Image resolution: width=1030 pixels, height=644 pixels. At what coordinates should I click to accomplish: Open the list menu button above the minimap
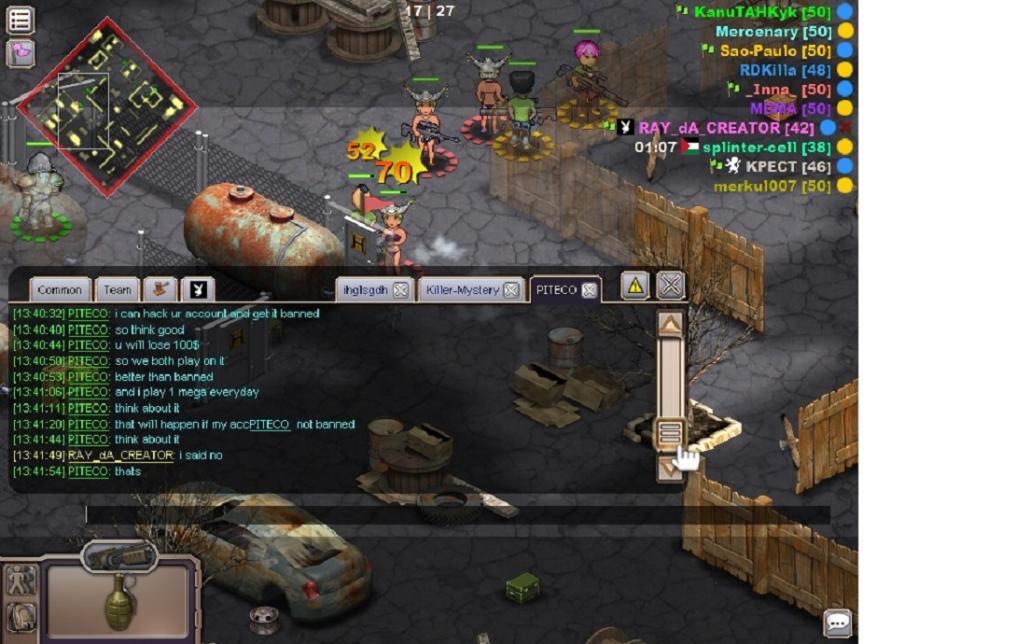[x=20, y=19]
